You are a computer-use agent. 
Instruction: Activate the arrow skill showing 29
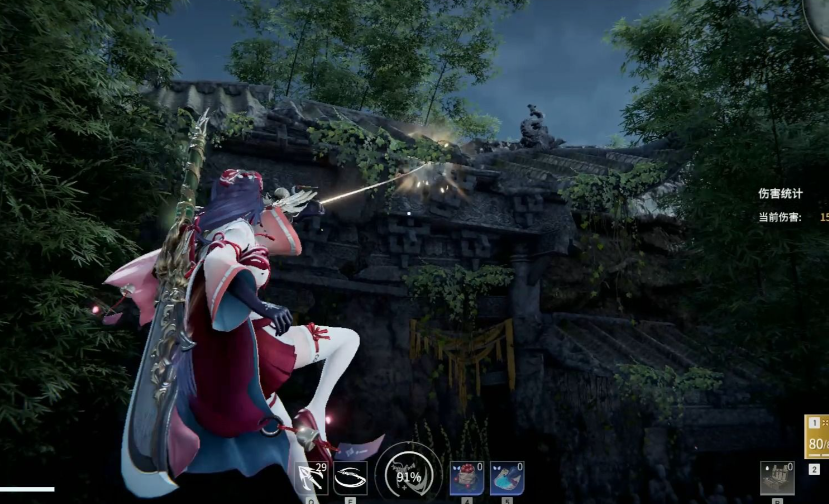313,478
